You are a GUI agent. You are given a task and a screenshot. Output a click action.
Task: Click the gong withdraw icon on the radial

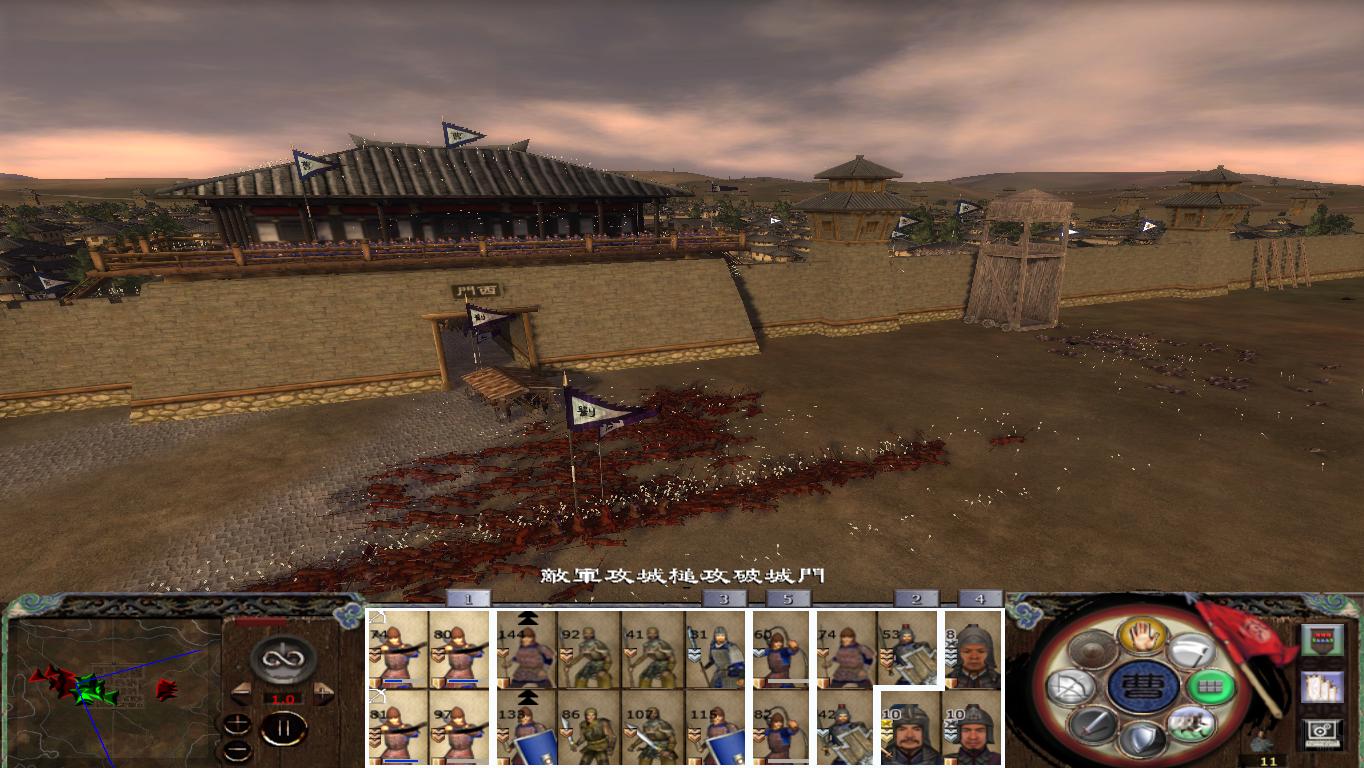click(x=1091, y=651)
